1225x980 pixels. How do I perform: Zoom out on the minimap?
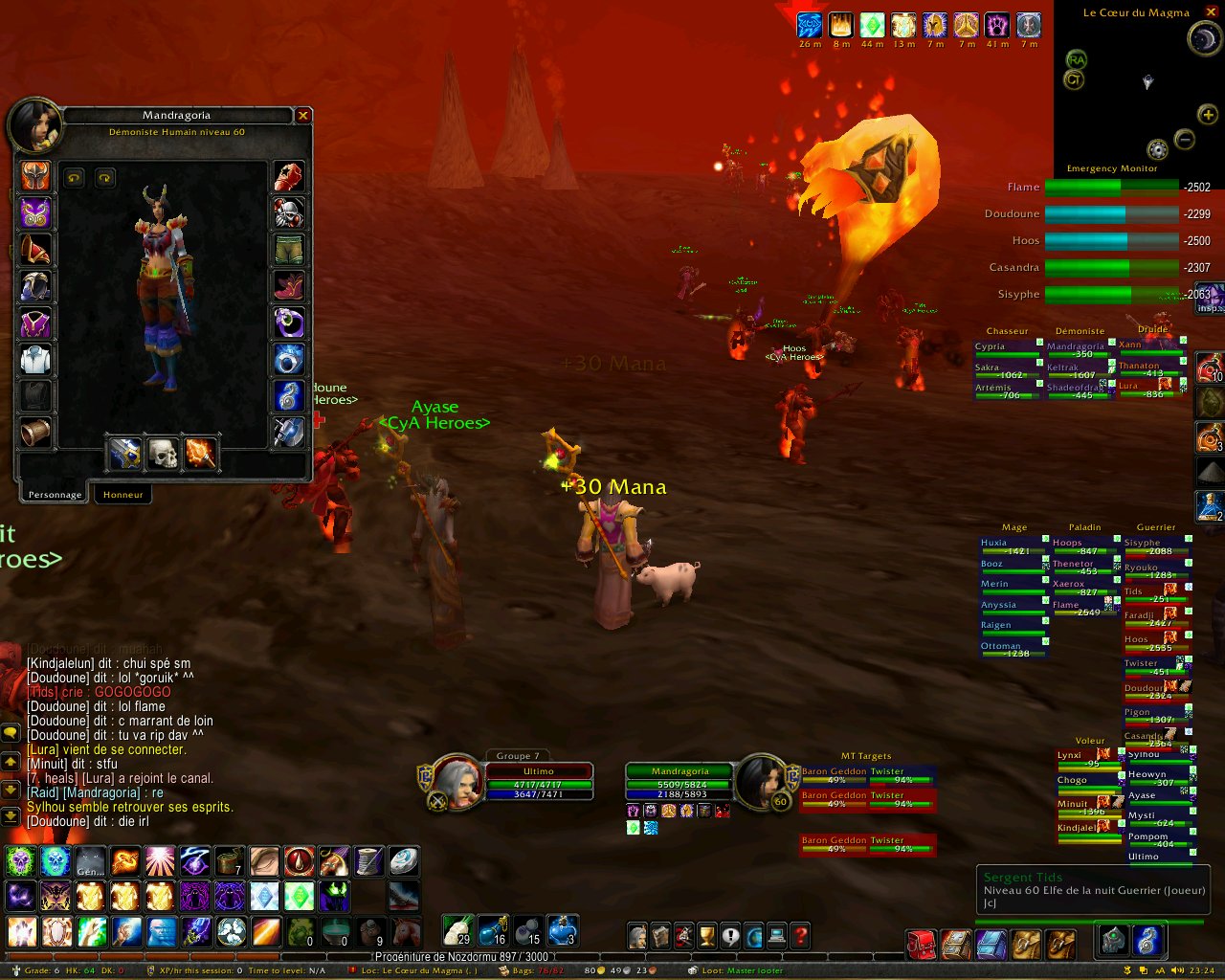click(1184, 140)
